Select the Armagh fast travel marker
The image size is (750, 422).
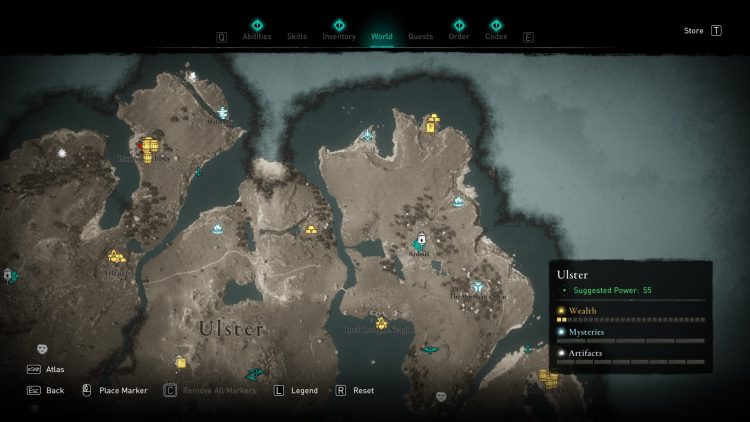tap(422, 241)
